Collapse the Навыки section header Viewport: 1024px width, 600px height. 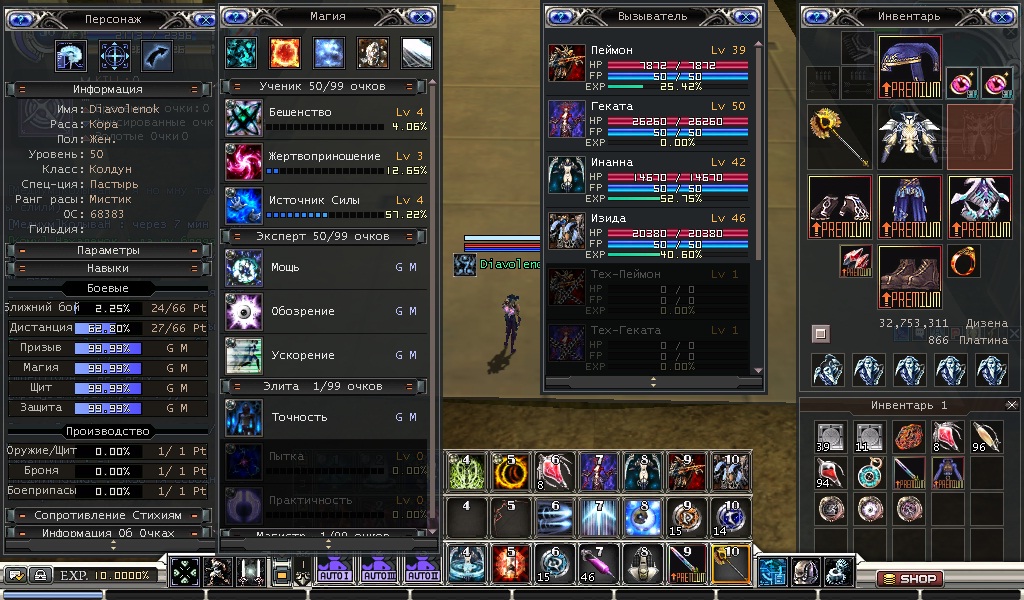[x=108, y=268]
